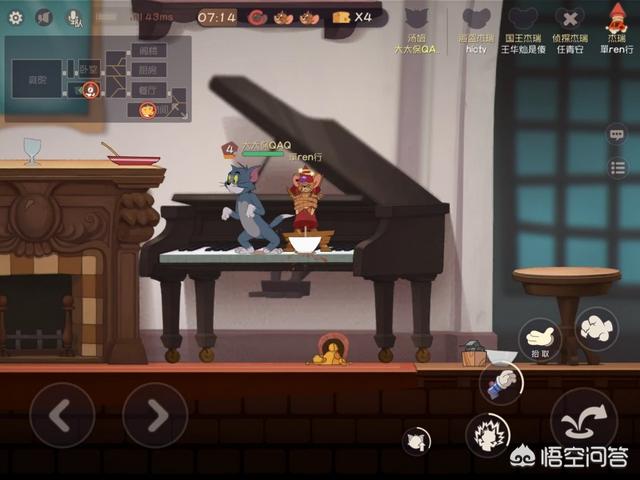Toggle the team microphone voice chat
The image size is (640, 480).
click(74, 17)
